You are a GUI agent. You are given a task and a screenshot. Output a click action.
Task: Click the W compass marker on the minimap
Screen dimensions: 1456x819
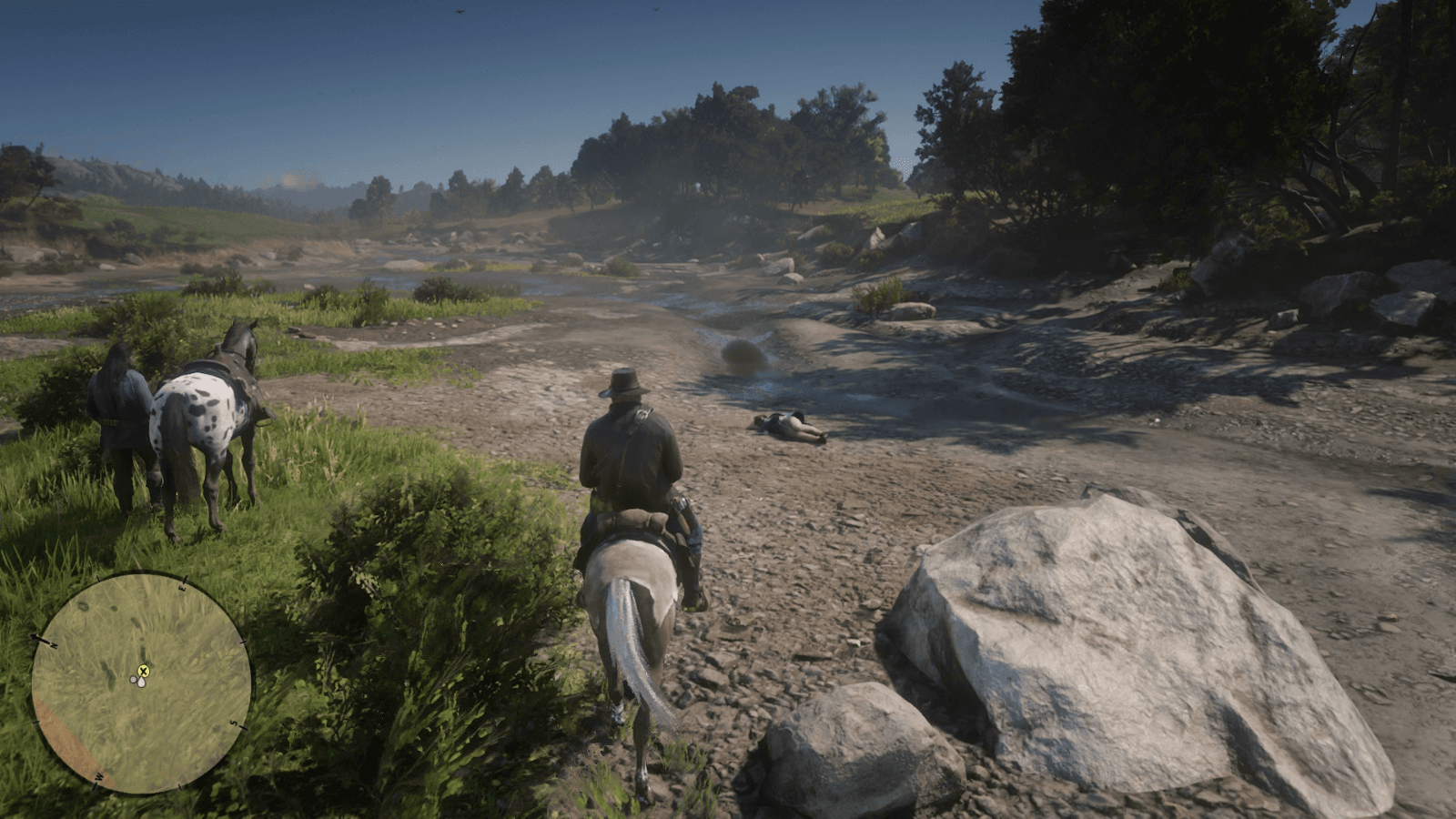(98, 775)
